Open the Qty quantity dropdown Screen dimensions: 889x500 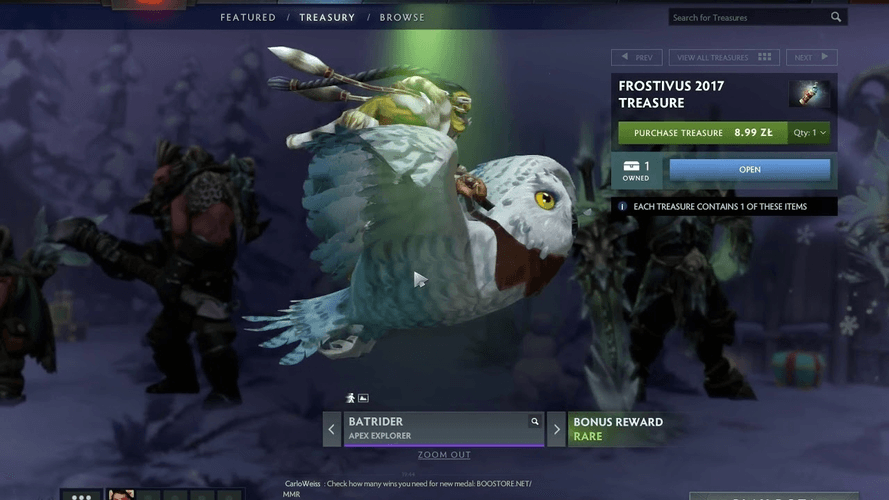point(810,132)
